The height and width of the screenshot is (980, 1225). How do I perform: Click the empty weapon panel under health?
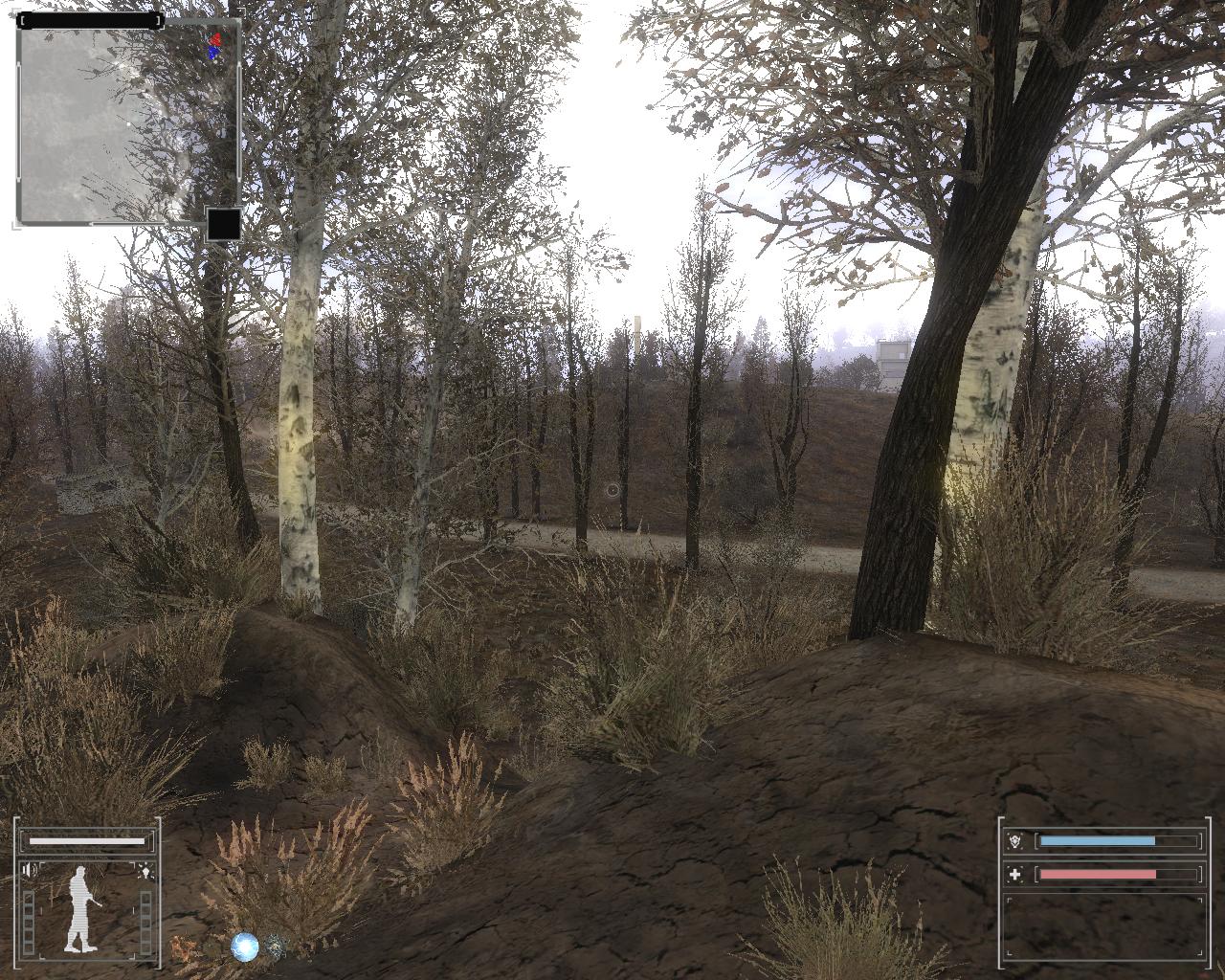(1103, 926)
